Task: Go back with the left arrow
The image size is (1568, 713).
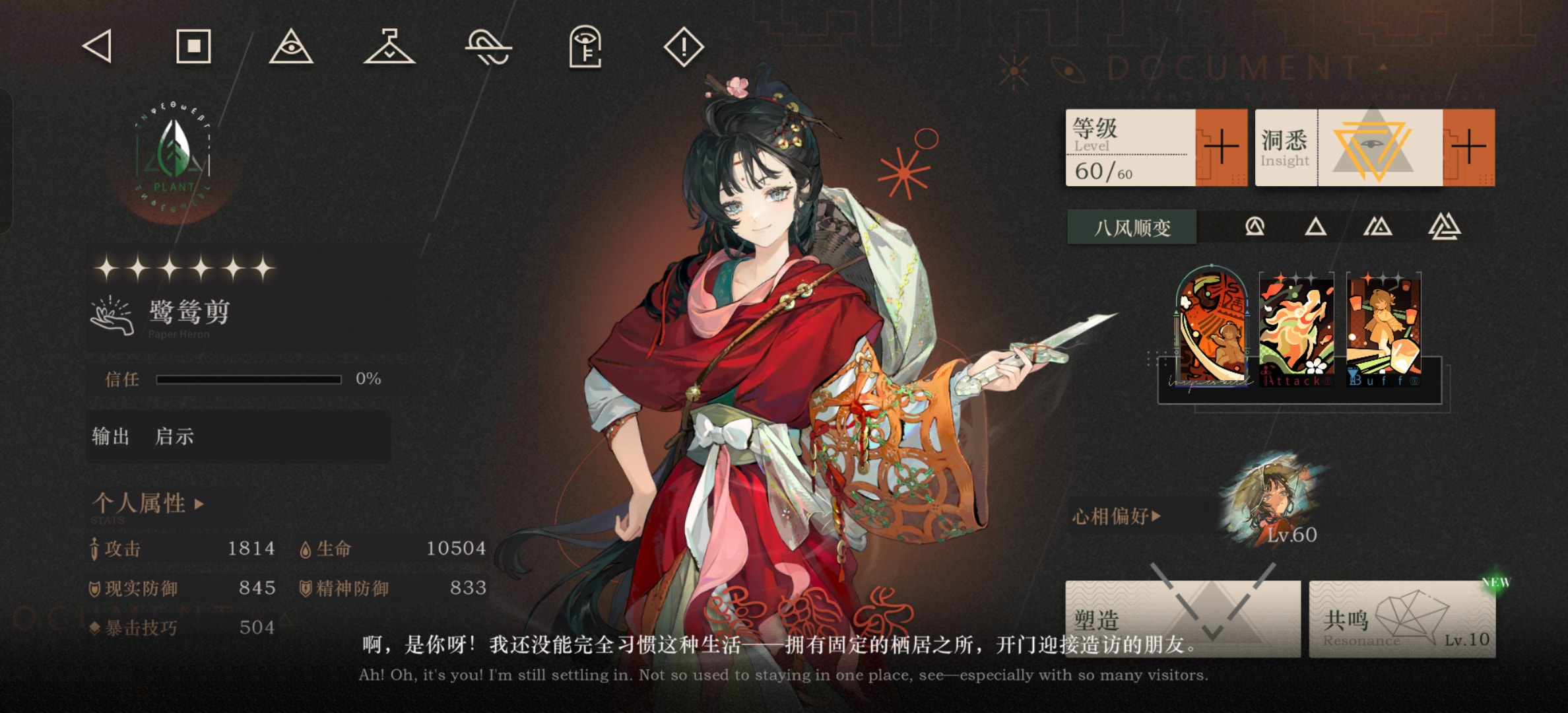Action: click(x=98, y=48)
